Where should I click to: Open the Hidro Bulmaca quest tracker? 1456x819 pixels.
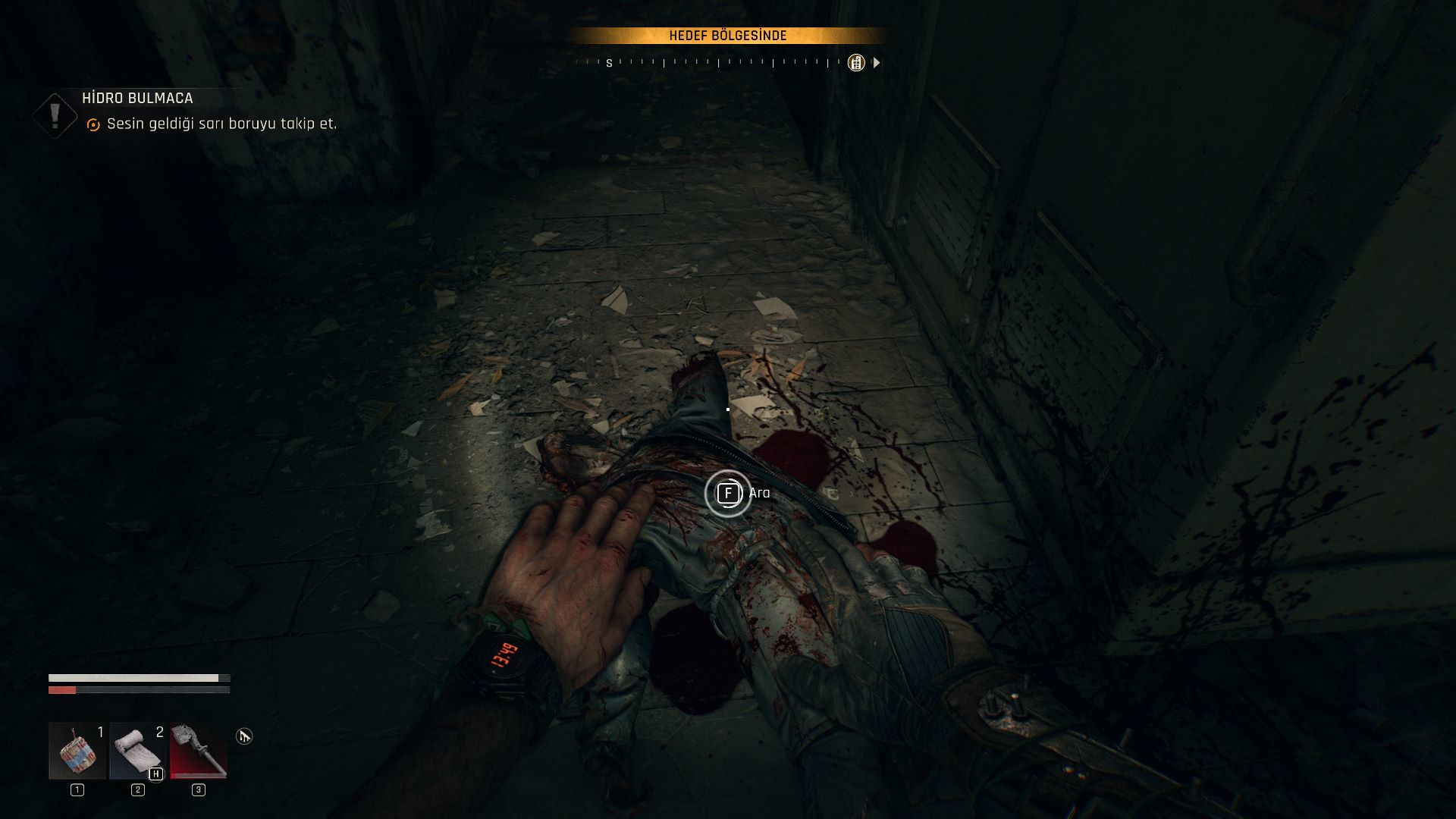pyautogui.click(x=137, y=99)
